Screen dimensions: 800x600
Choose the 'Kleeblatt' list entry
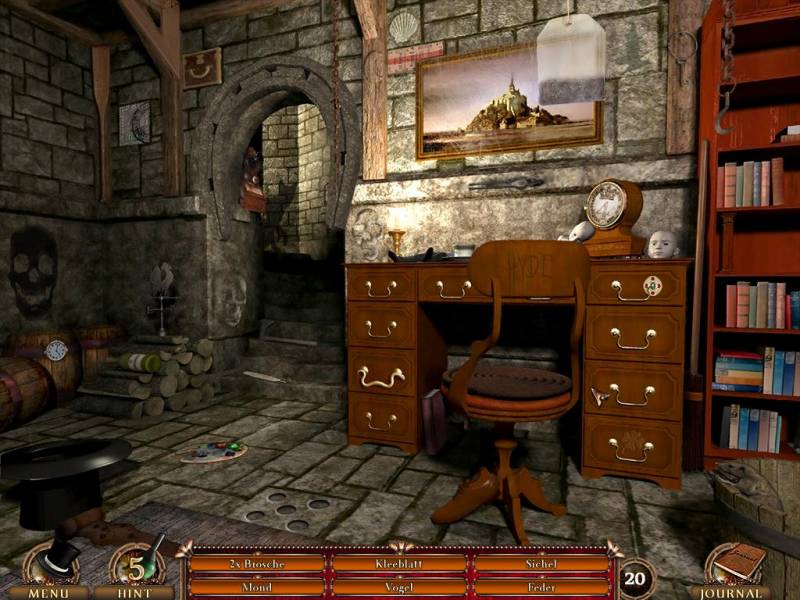400,564
